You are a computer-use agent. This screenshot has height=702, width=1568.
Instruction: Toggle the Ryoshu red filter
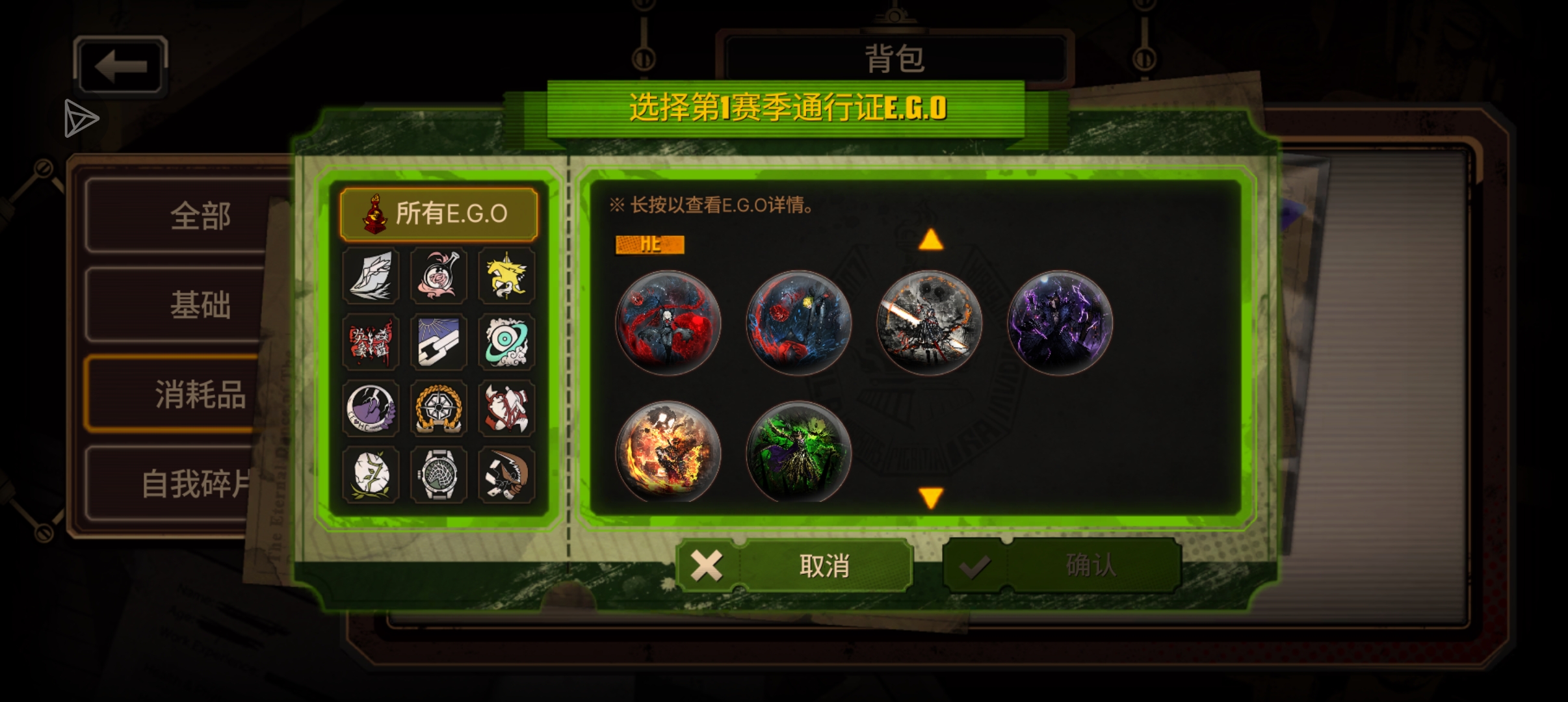point(371,343)
